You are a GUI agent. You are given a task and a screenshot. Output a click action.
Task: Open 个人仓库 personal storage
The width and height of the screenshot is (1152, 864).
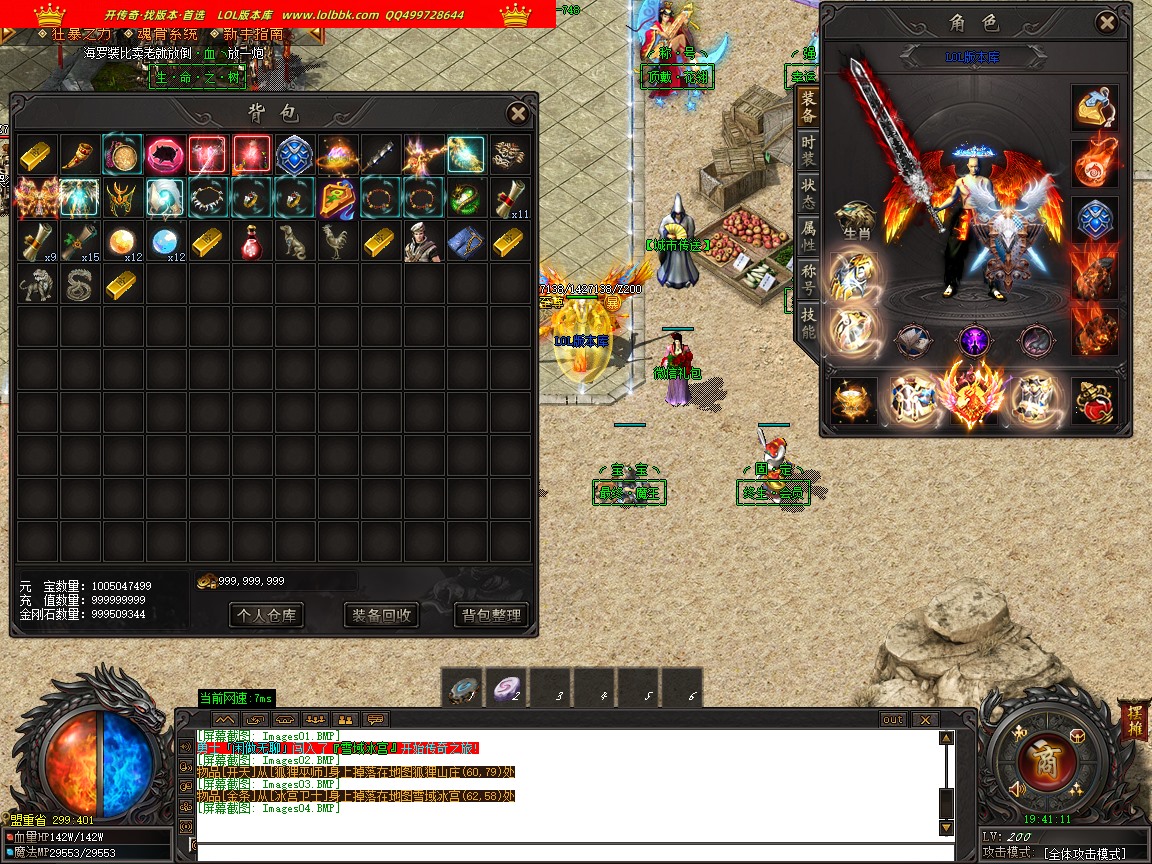pyautogui.click(x=266, y=615)
